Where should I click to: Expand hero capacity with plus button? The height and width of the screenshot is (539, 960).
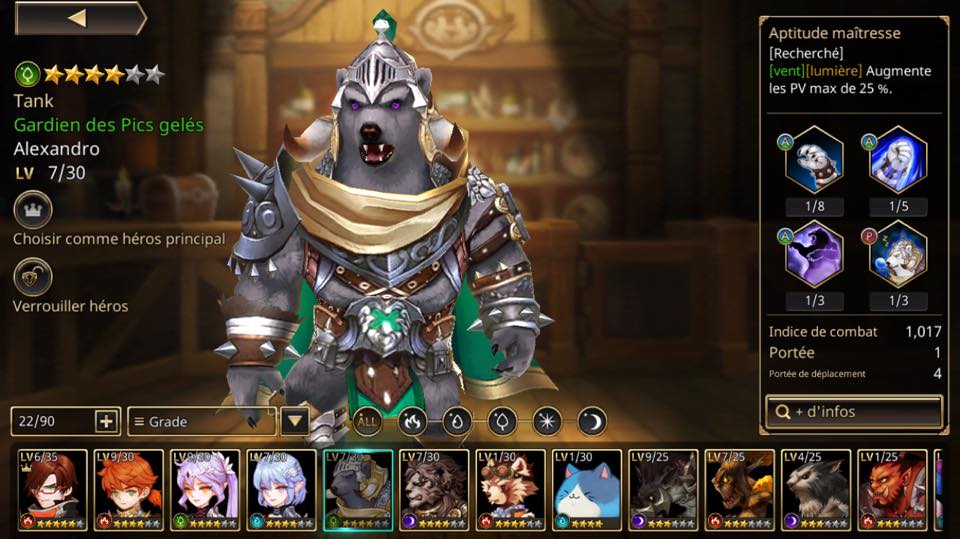(x=107, y=421)
